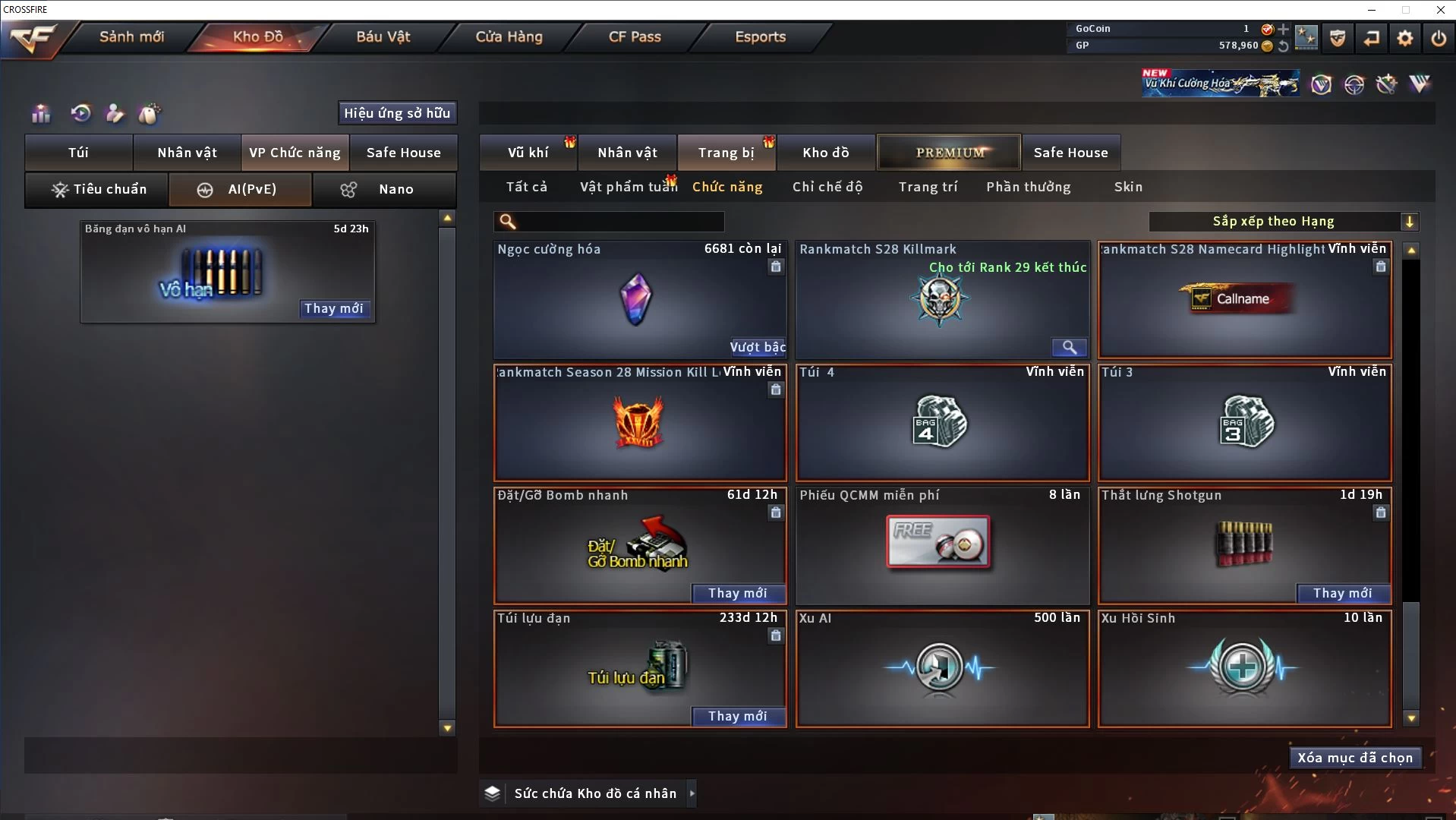The height and width of the screenshot is (820, 1456).
Task: Click the inventory search field
Action: (619, 222)
